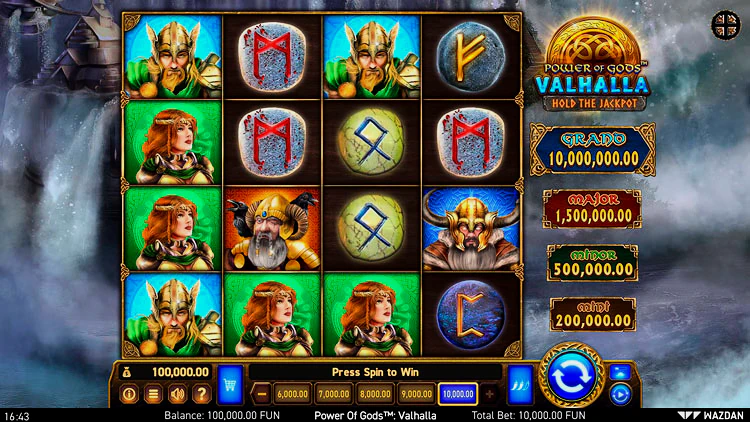Open the question mark help
The height and width of the screenshot is (422, 750).
201,394
